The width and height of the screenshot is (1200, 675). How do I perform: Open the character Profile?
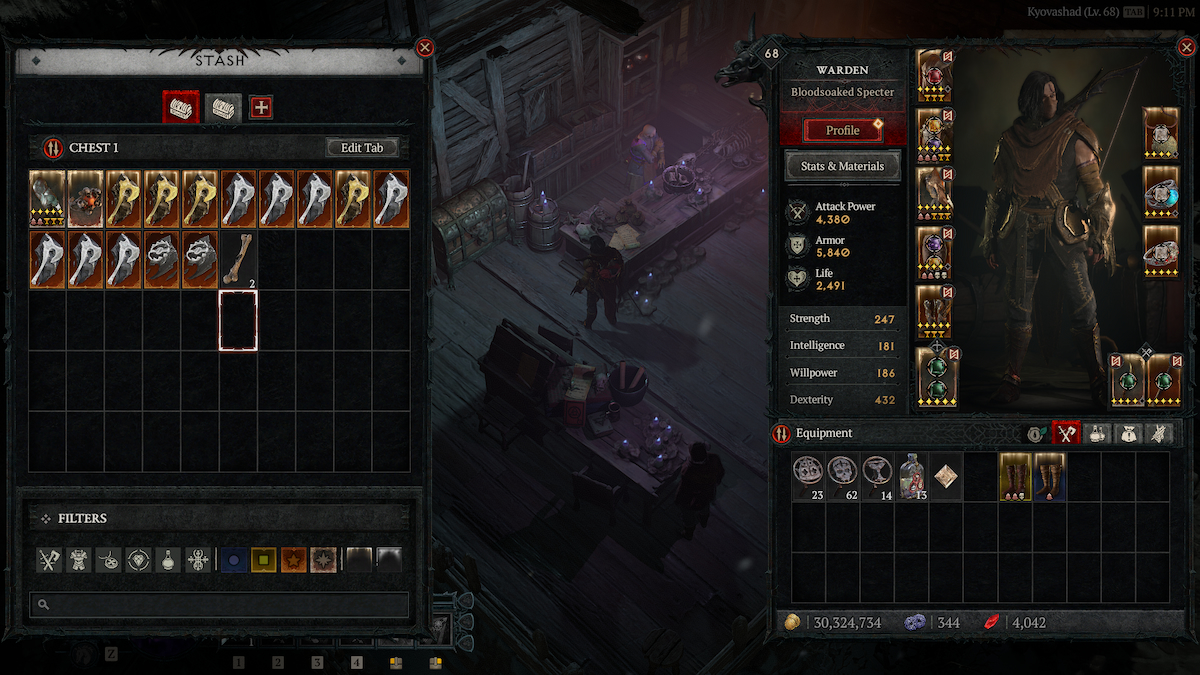coord(842,131)
